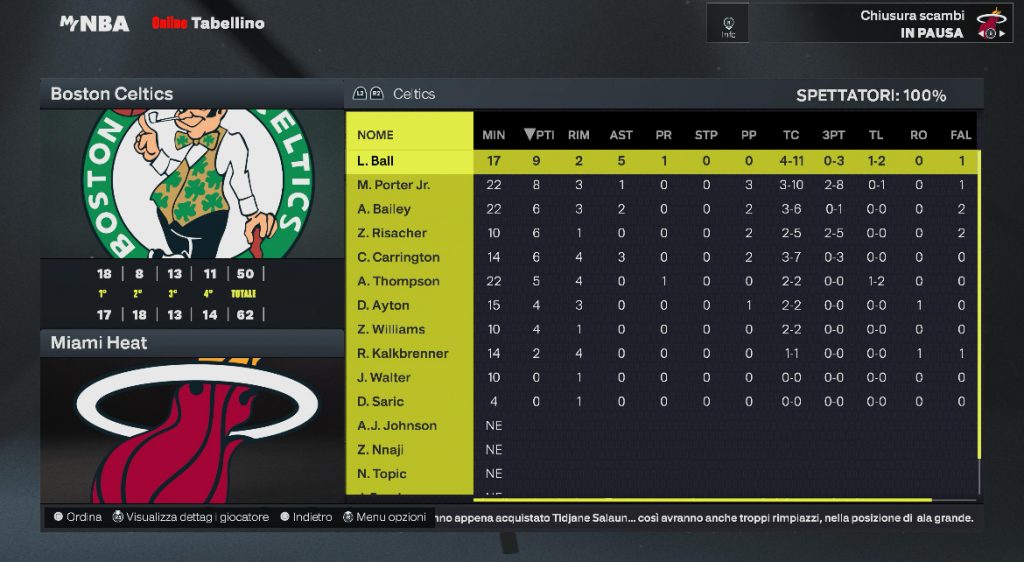Sort players by the AST column
This screenshot has height=562, width=1024.
coord(621,135)
